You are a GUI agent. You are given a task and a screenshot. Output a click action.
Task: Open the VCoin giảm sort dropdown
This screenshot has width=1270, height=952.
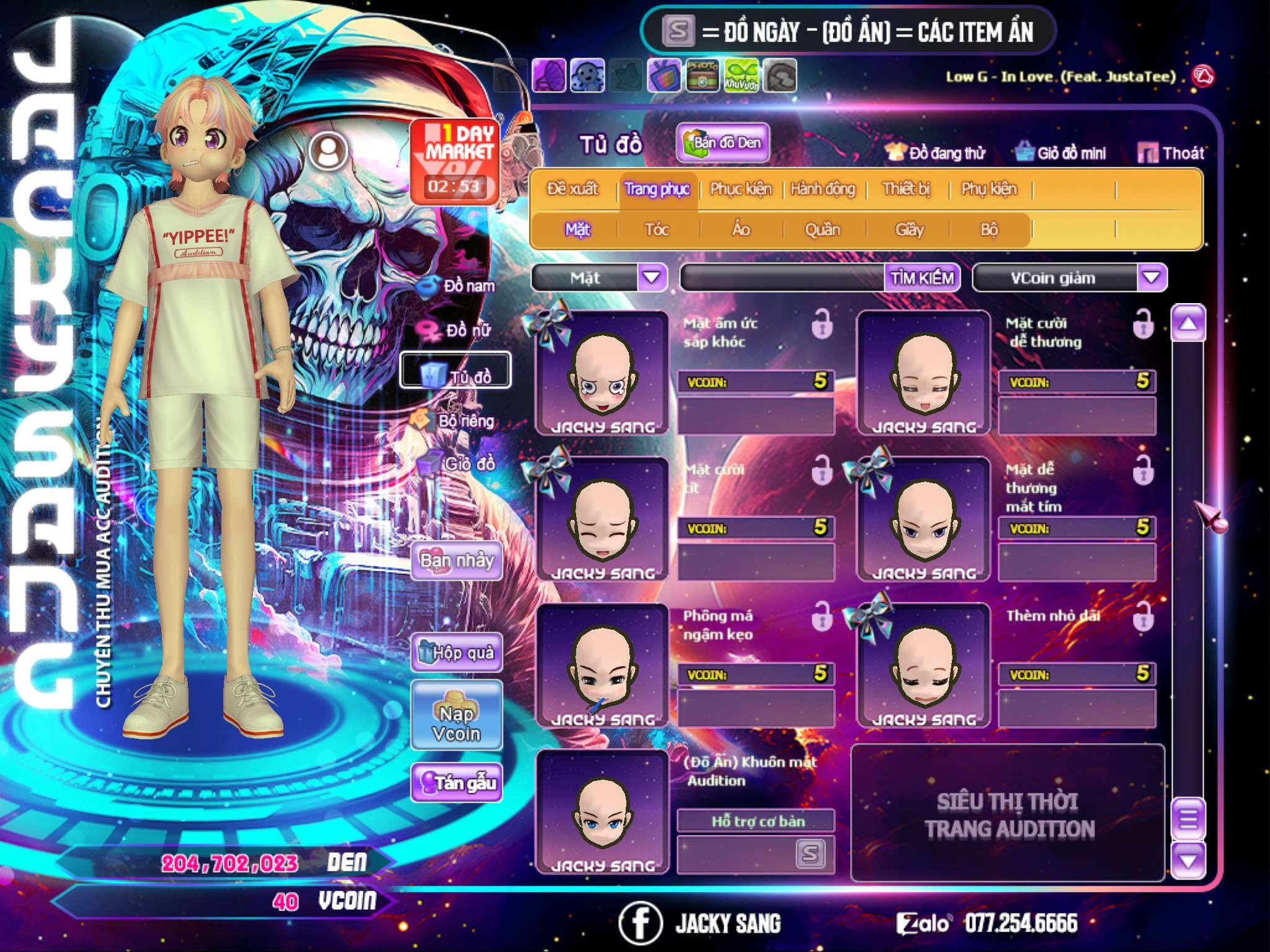point(1151,277)
